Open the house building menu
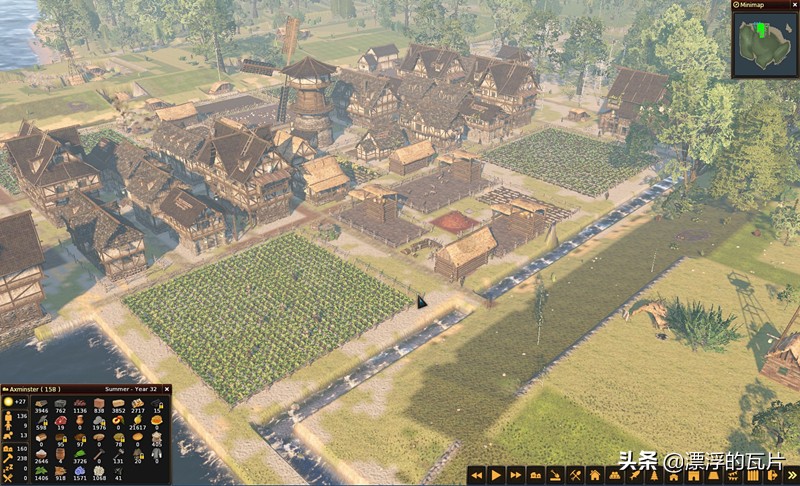 click(594, 475)
